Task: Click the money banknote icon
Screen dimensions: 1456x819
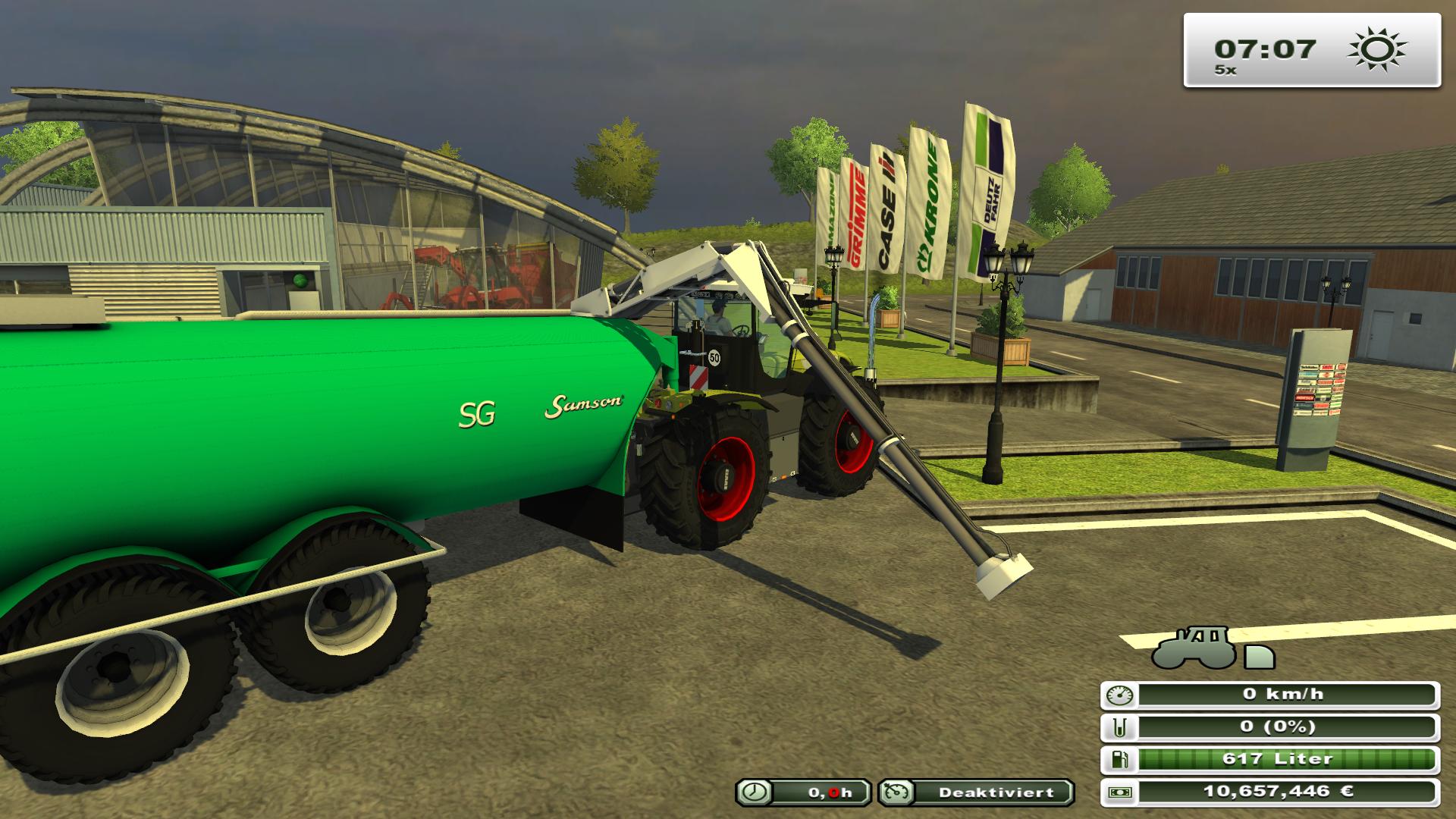Action: tap(1120, 792)
